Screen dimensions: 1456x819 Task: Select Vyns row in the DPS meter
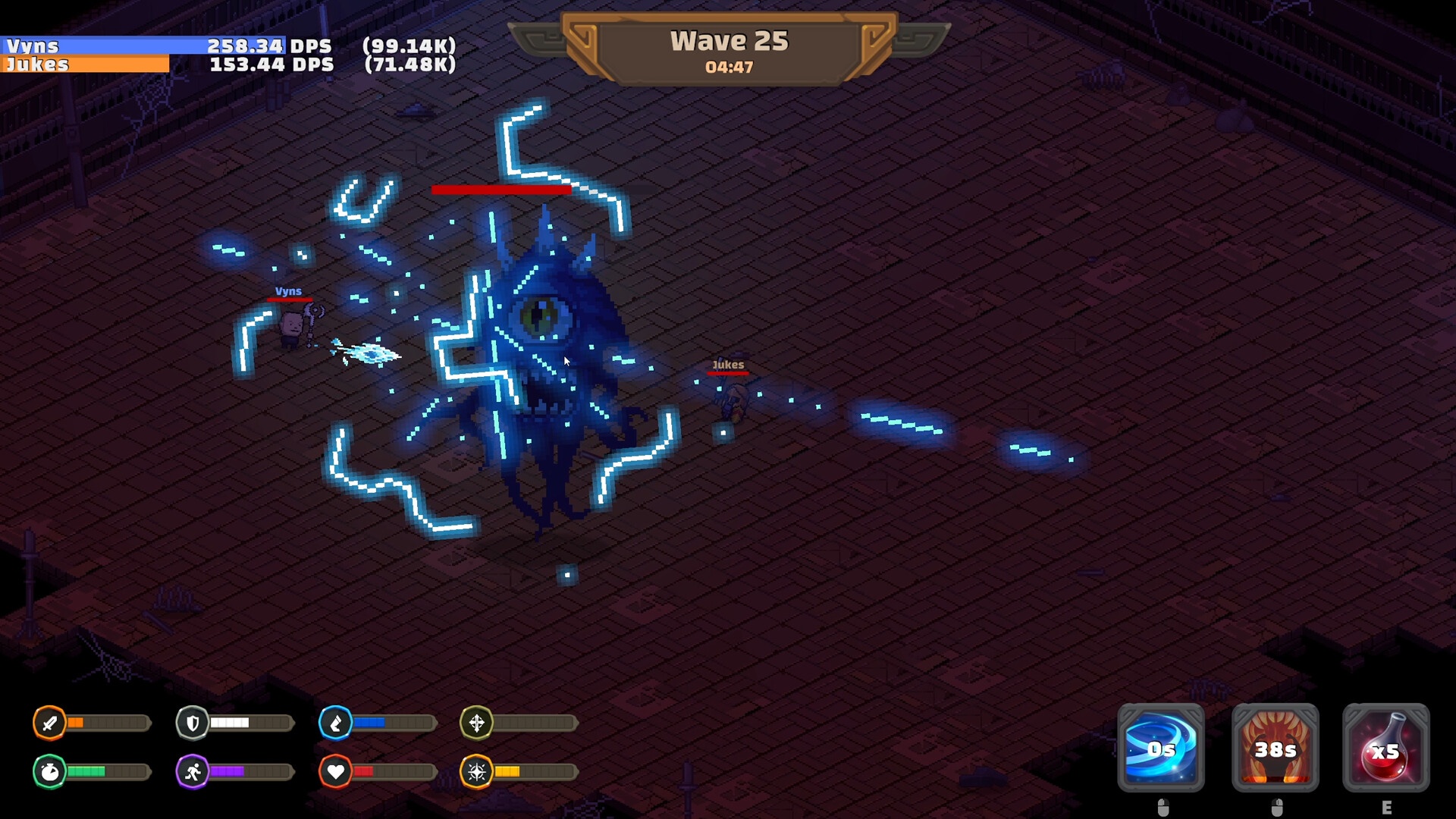click(x=227, y=45)
